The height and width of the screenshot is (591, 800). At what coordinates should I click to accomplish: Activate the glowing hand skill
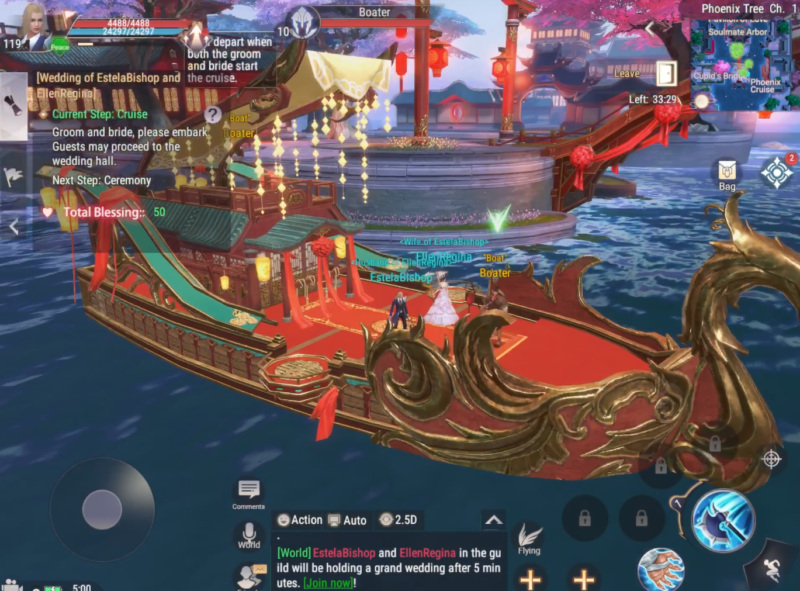(660, 570)
